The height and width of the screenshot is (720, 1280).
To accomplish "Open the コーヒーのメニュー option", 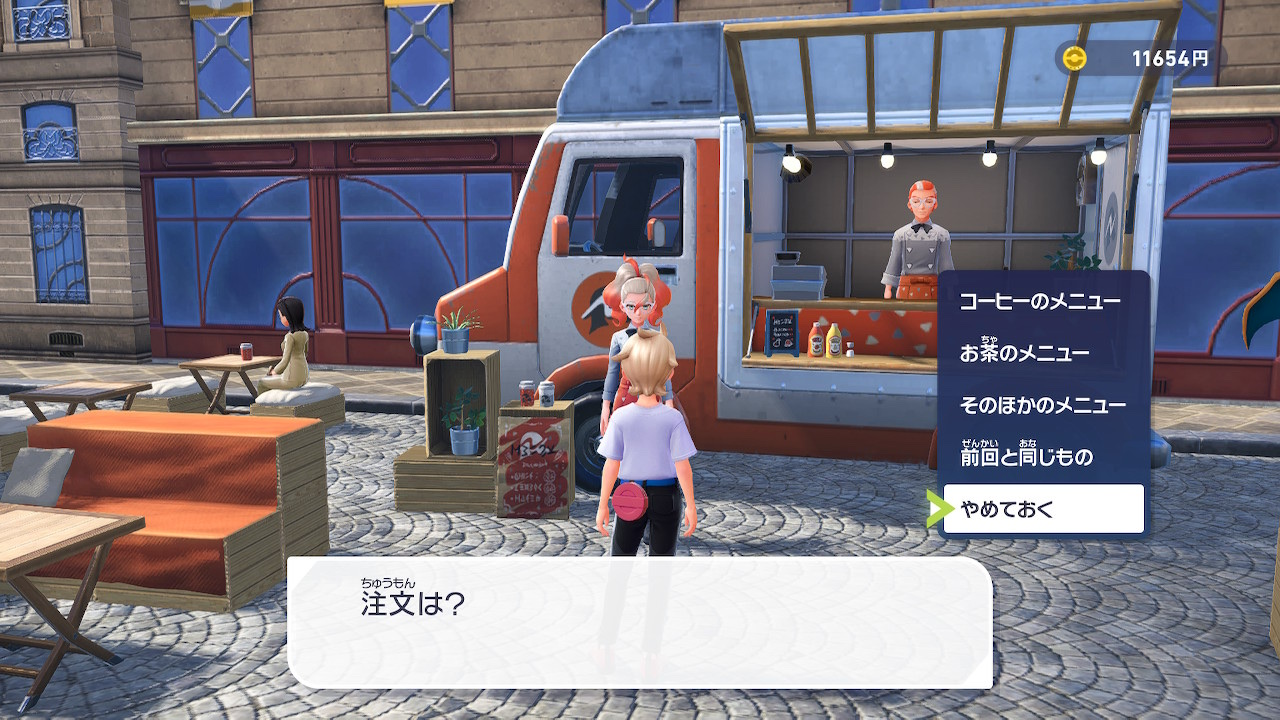I will pyautogui.click(x=1040, y=301).
